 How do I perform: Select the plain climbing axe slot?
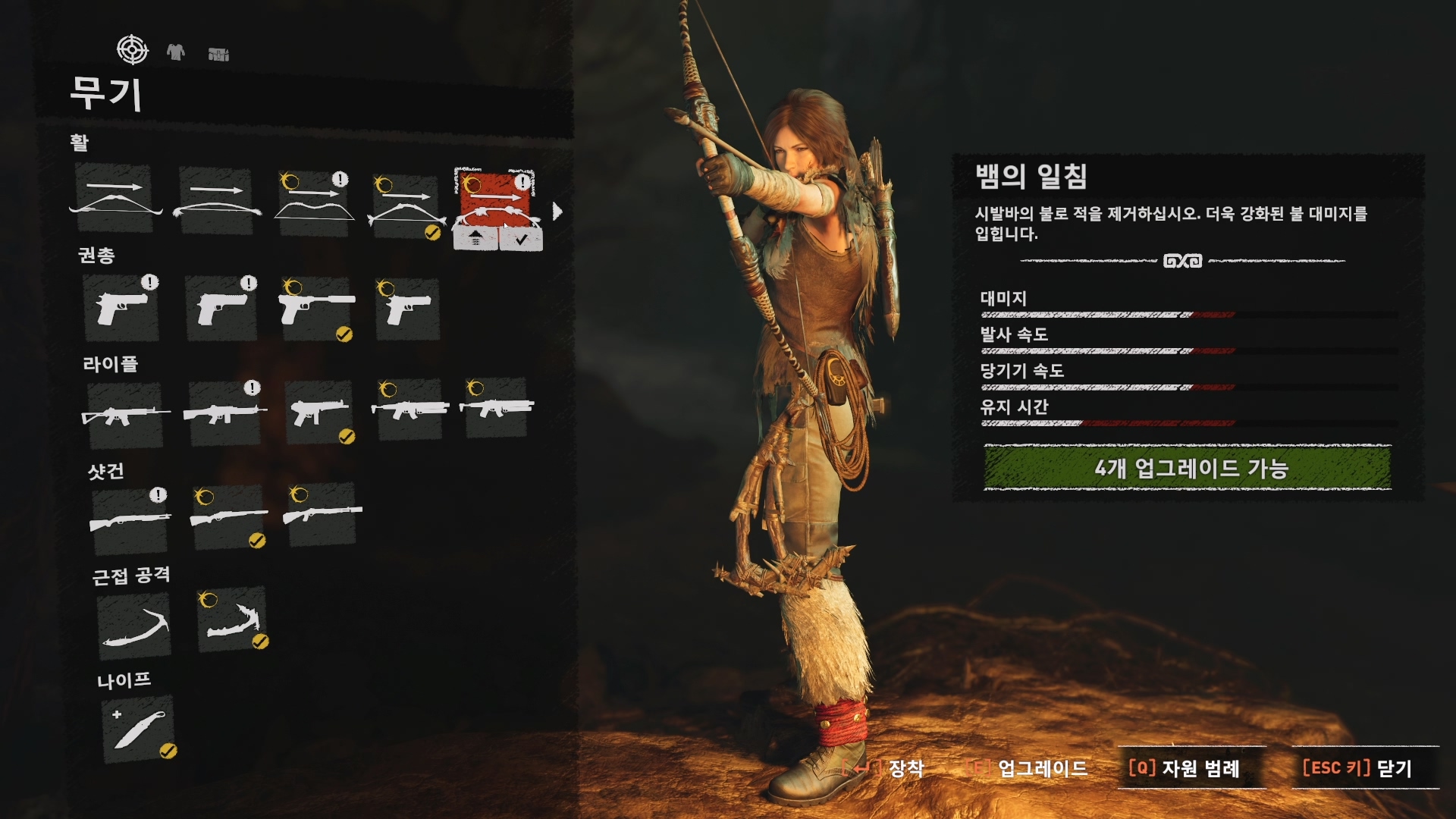135,626
